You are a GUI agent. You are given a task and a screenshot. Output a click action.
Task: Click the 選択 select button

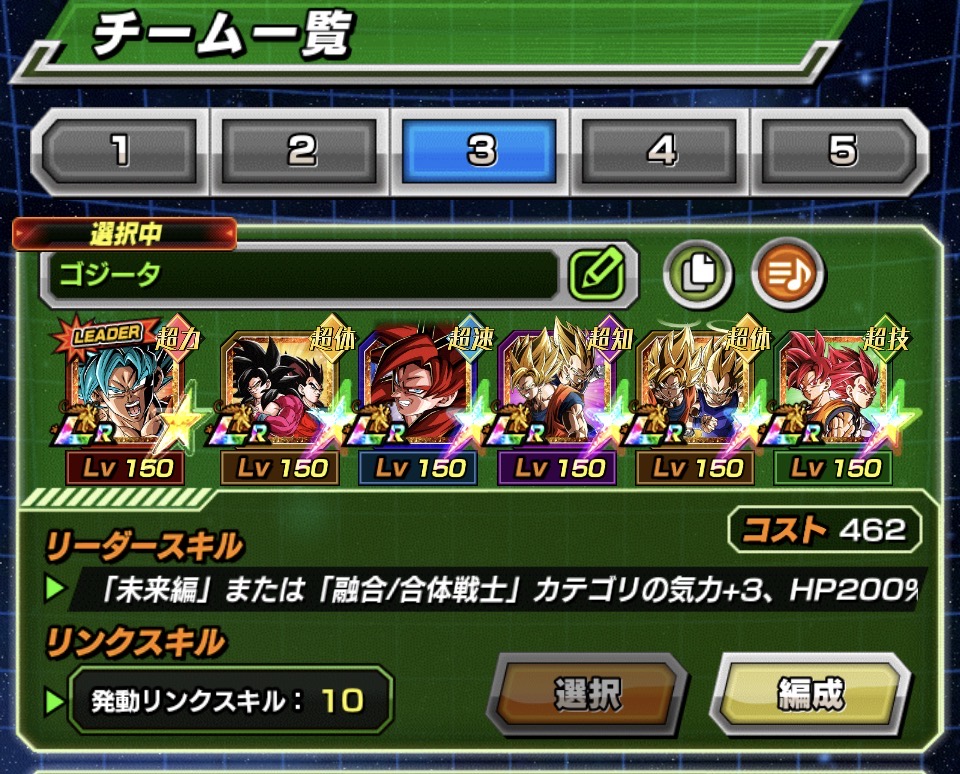click(x=588, y=694)
